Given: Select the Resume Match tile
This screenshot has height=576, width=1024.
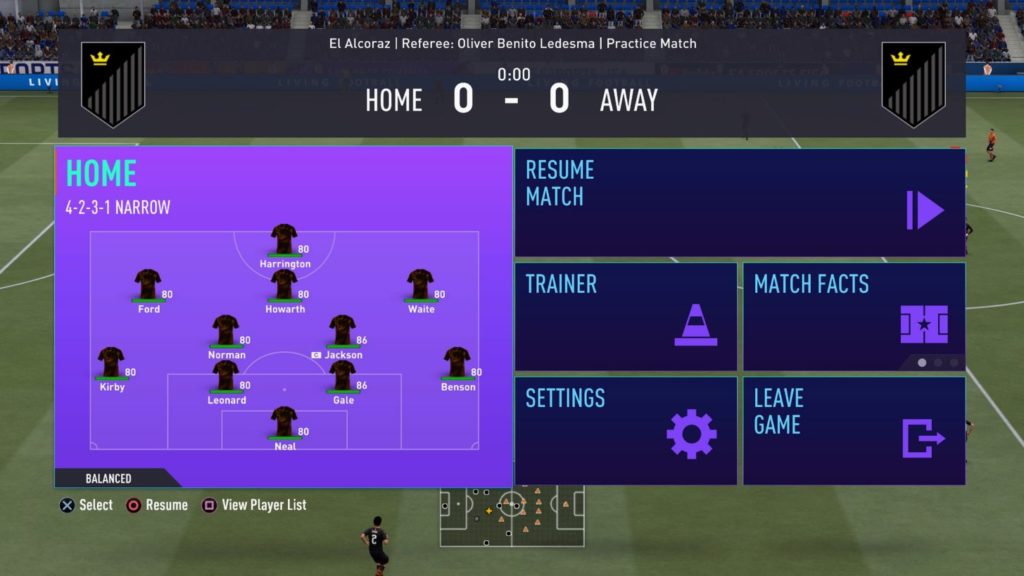Looking at the screenshot, I should point(740,203).
